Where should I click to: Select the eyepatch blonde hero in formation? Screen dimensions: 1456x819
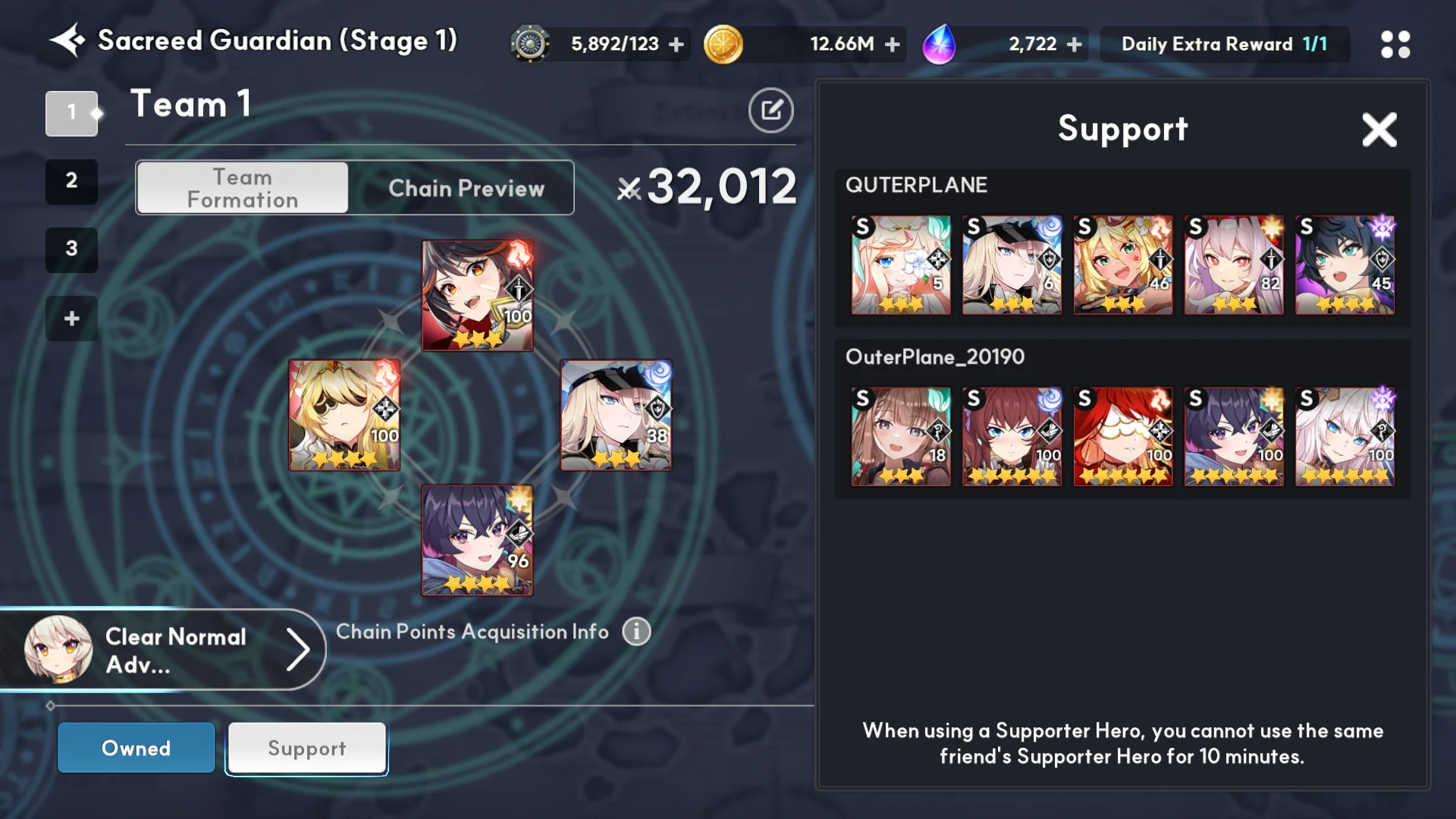(x=344, y=415)
